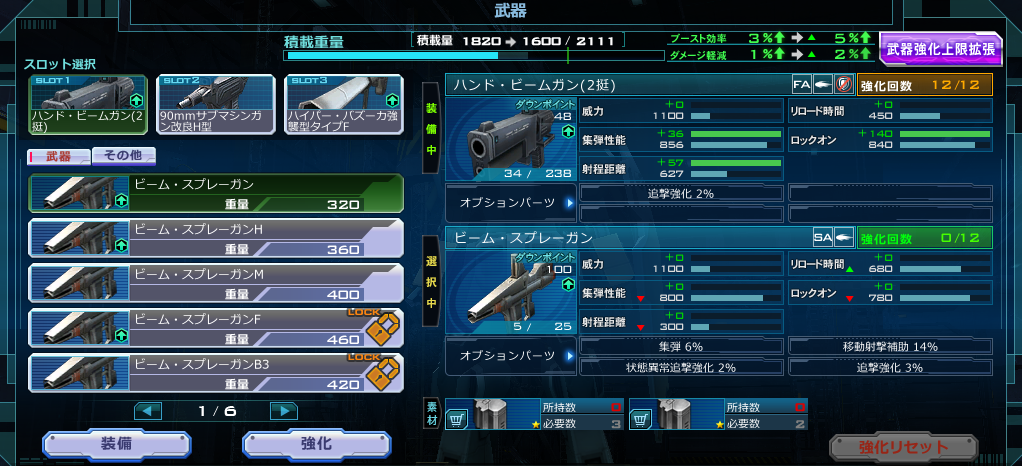Click the 強化 enhance button
Screen dimensions: 1022x466
[x=315, y=446]
